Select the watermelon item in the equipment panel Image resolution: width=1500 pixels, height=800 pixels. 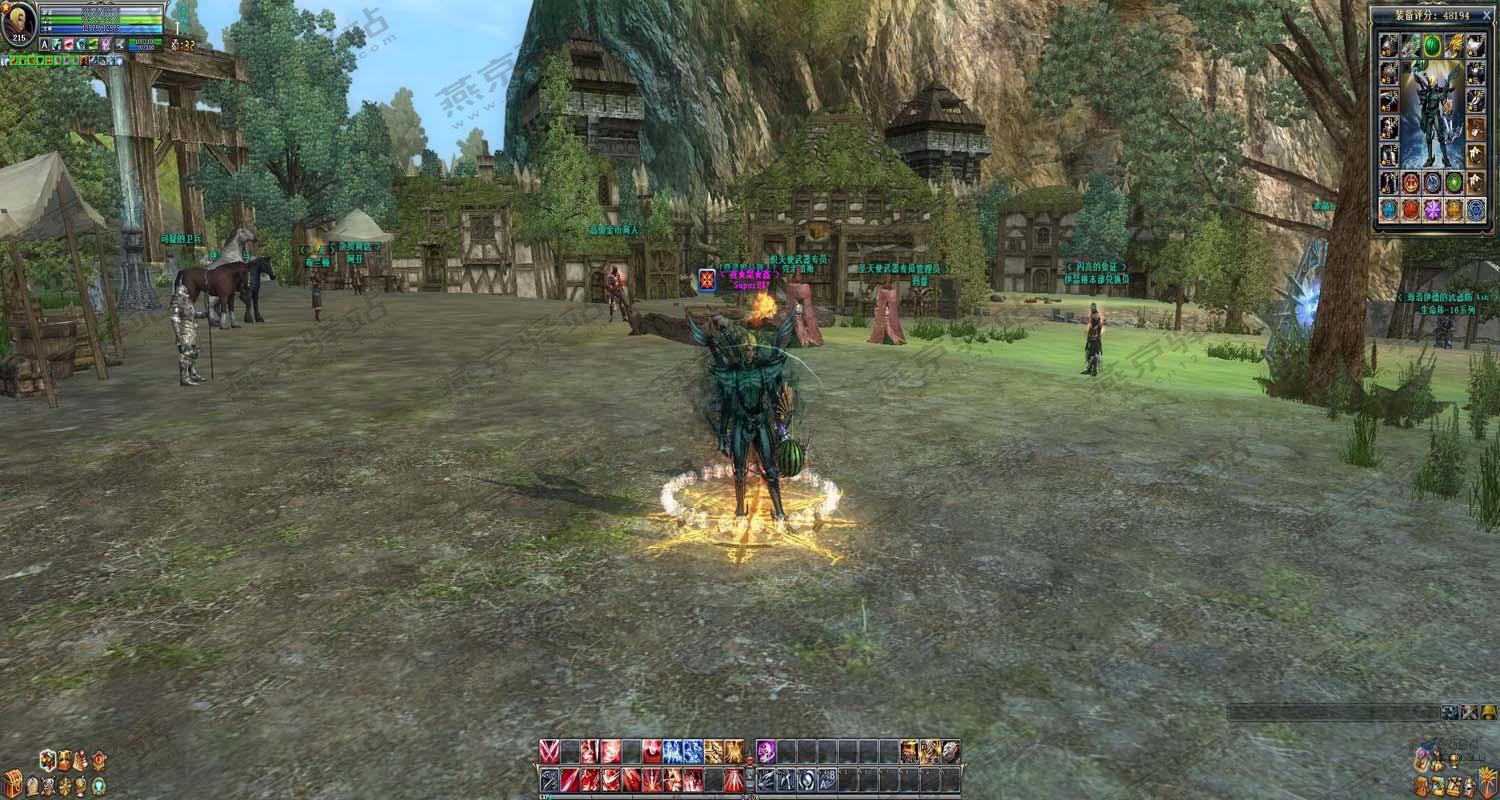1431,45
